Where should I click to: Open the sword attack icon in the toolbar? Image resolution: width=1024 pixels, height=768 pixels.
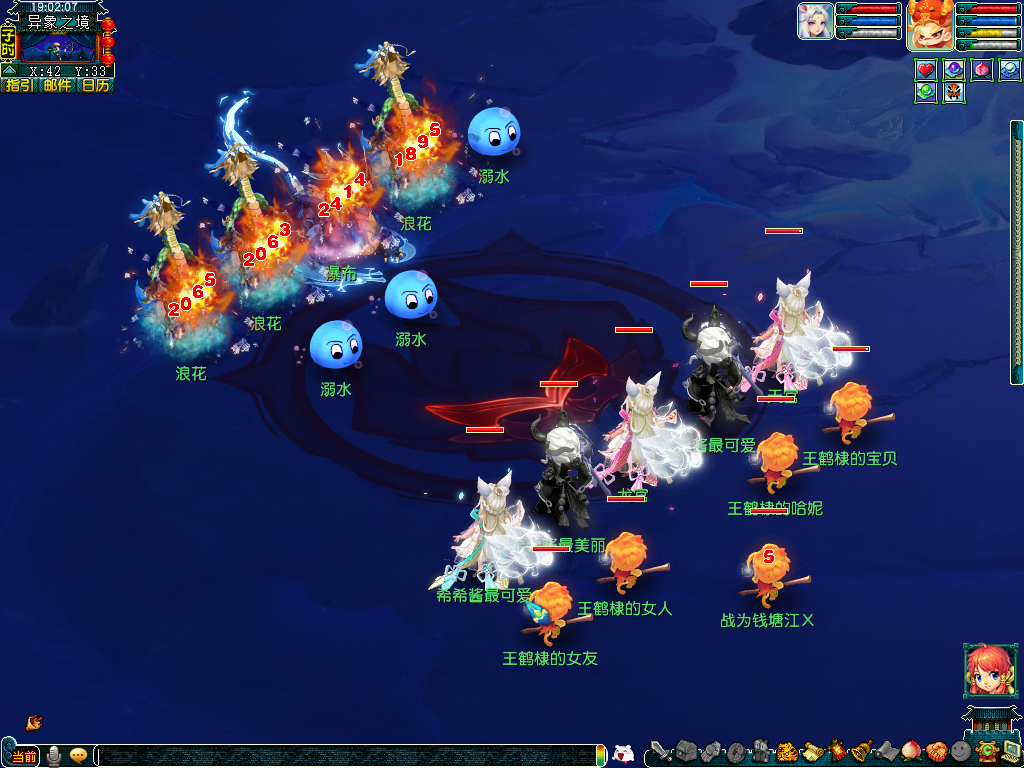click(x=660, y=751)
